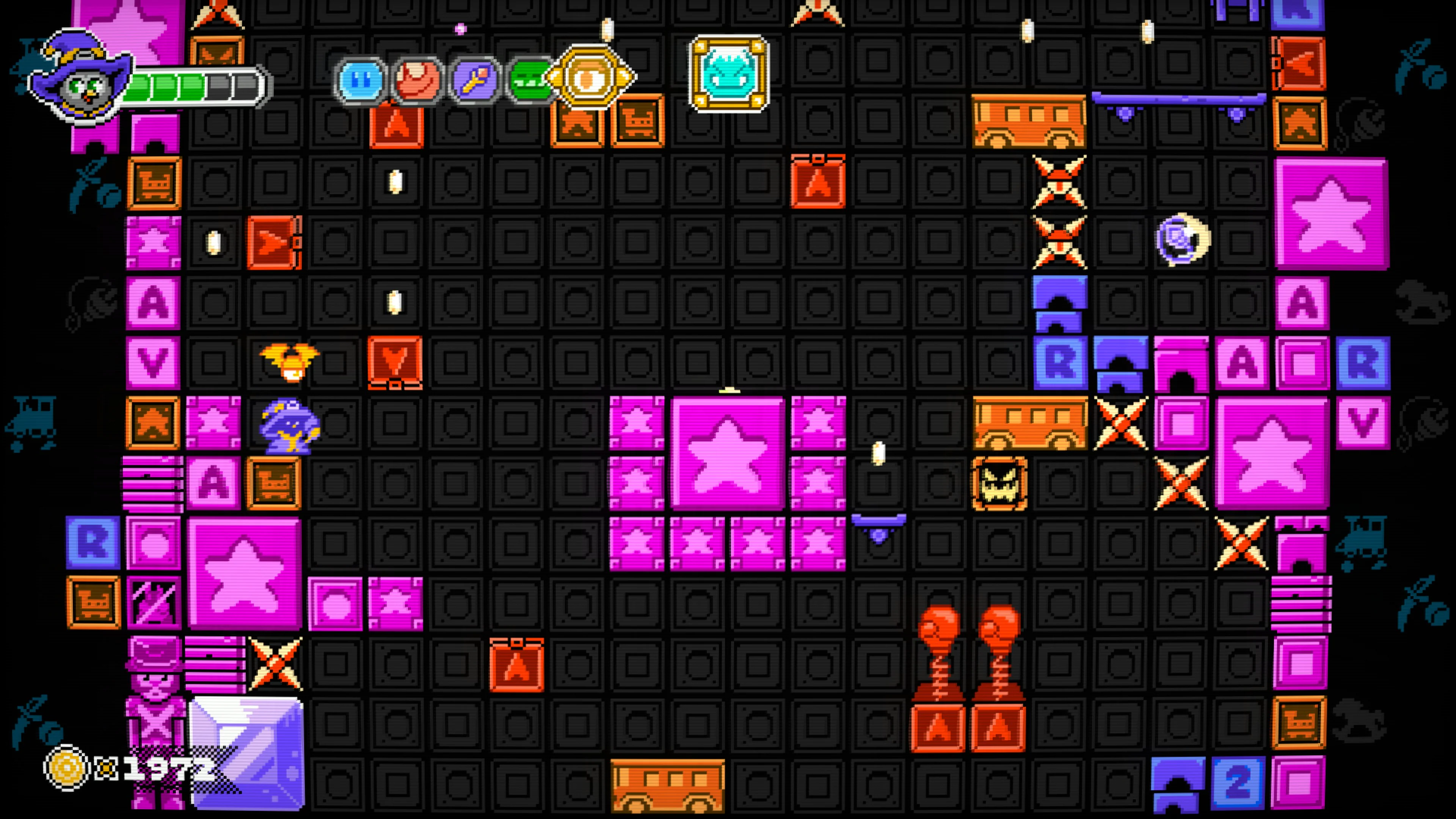Click the gold medallion emblem
Image resolution: width=1456 pixels, height=819 pixels.
click(590, 76)
